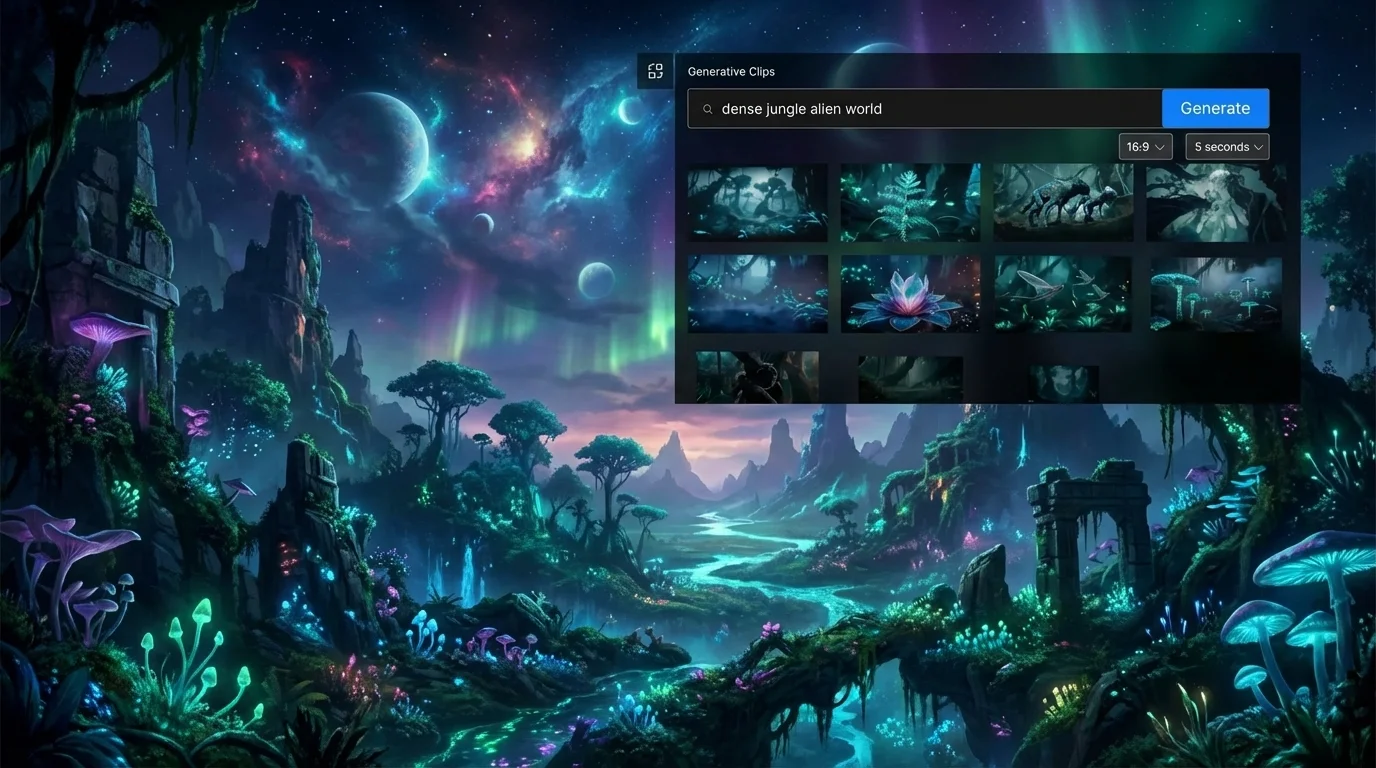Click the panel grid icon beside Generative Clips
Viewport: 1376px width, 768px height.
point(655,70)
